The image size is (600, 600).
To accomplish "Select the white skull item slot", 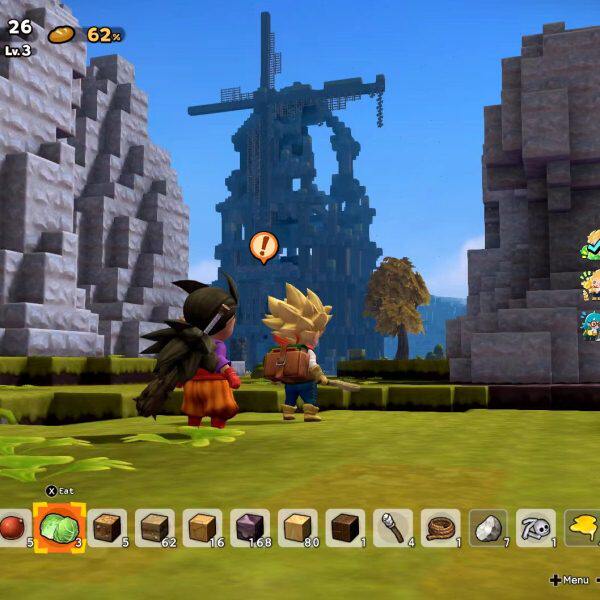I will 537,527.
